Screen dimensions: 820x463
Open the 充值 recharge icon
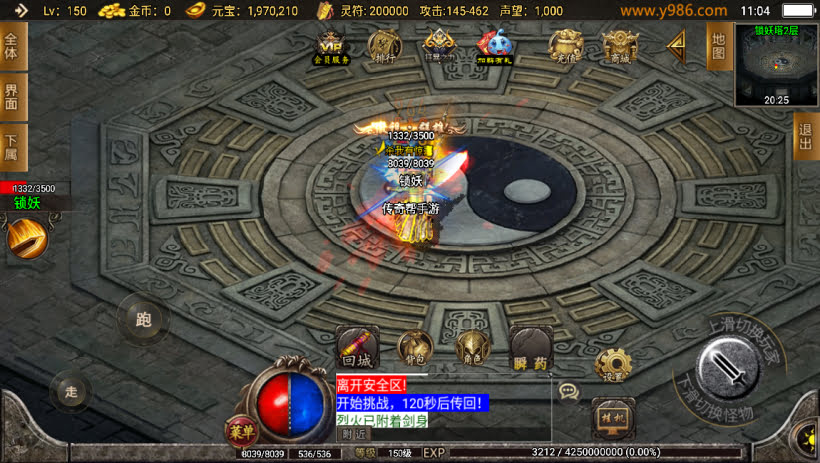[x=566, y=46]
